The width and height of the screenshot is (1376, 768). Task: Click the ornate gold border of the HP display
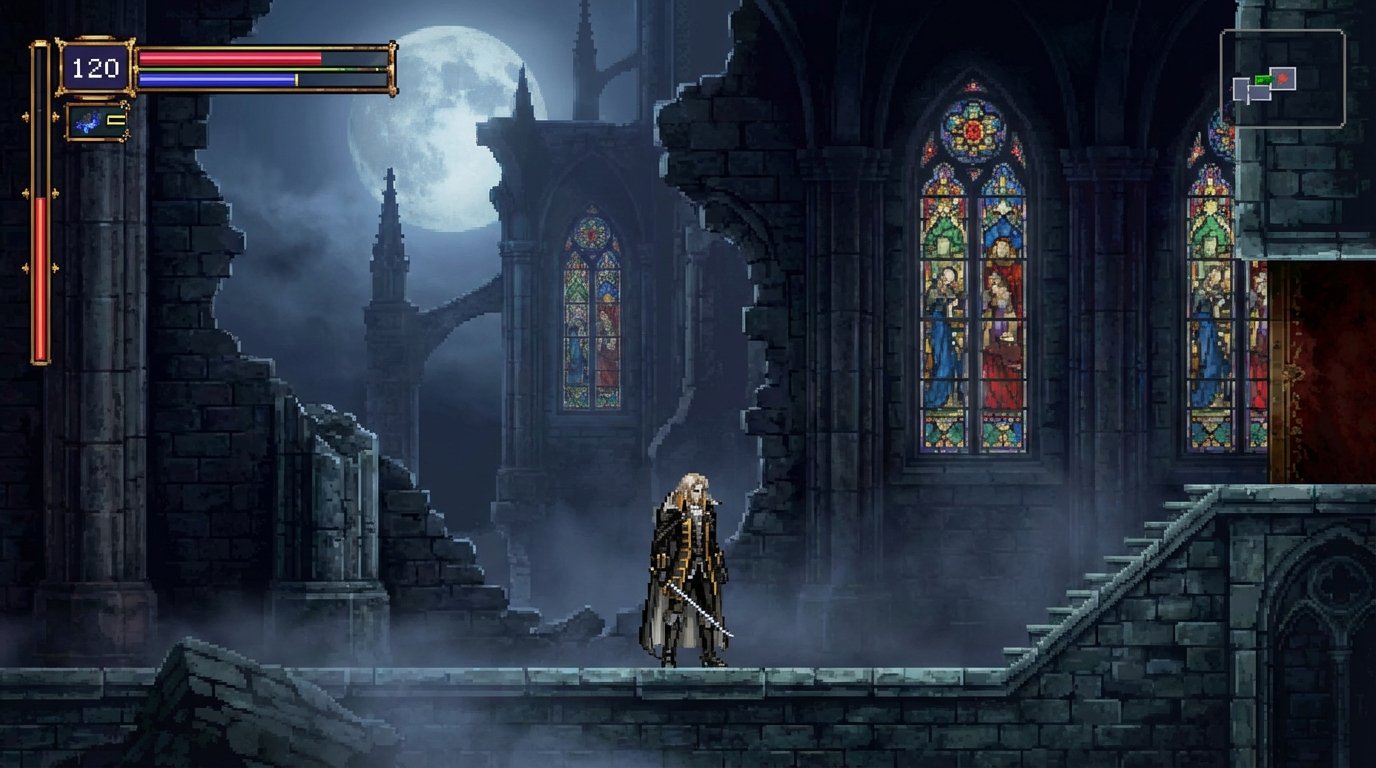coord(63,44)
